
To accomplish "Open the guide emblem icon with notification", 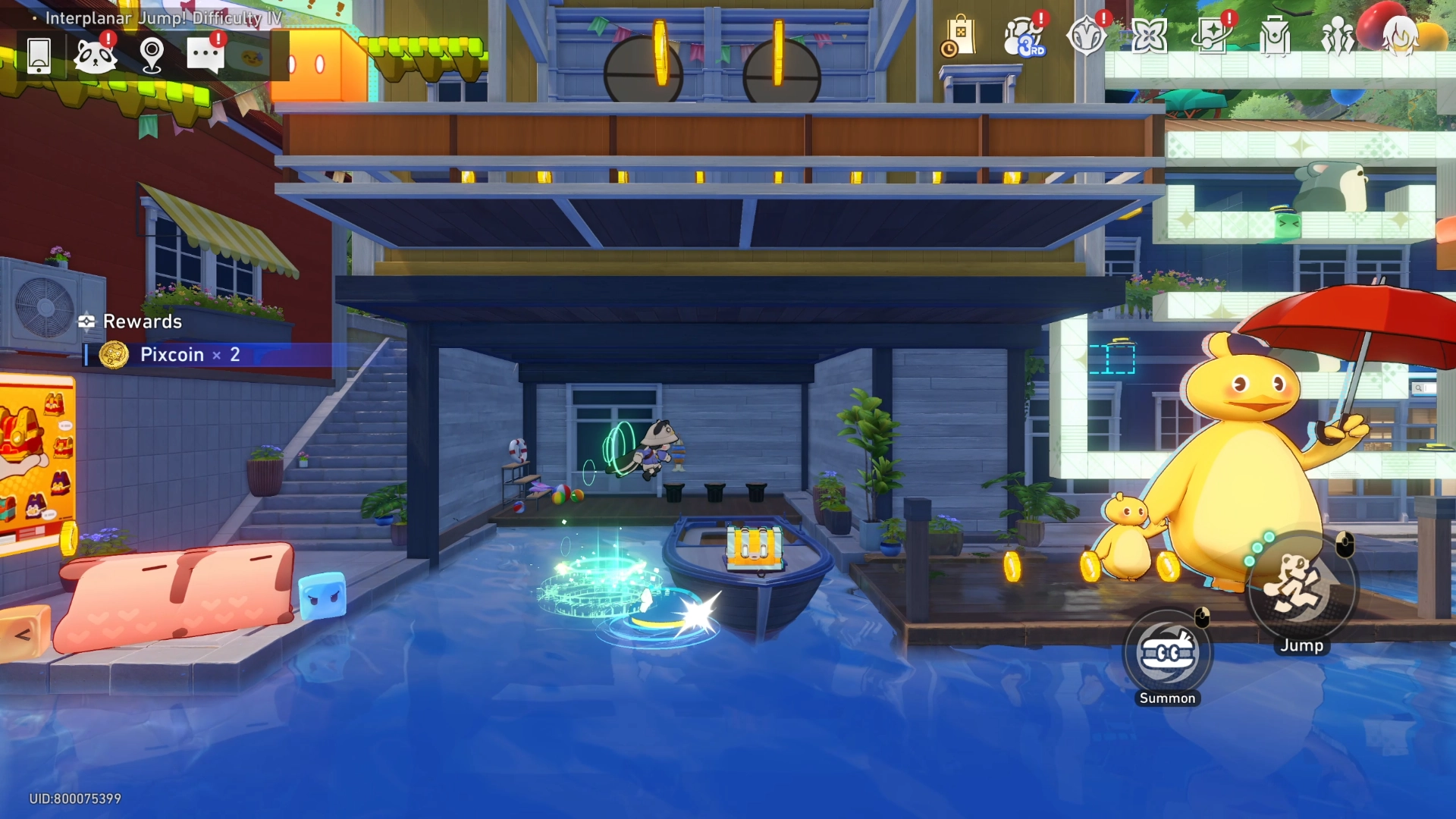I will (1087, 34).
